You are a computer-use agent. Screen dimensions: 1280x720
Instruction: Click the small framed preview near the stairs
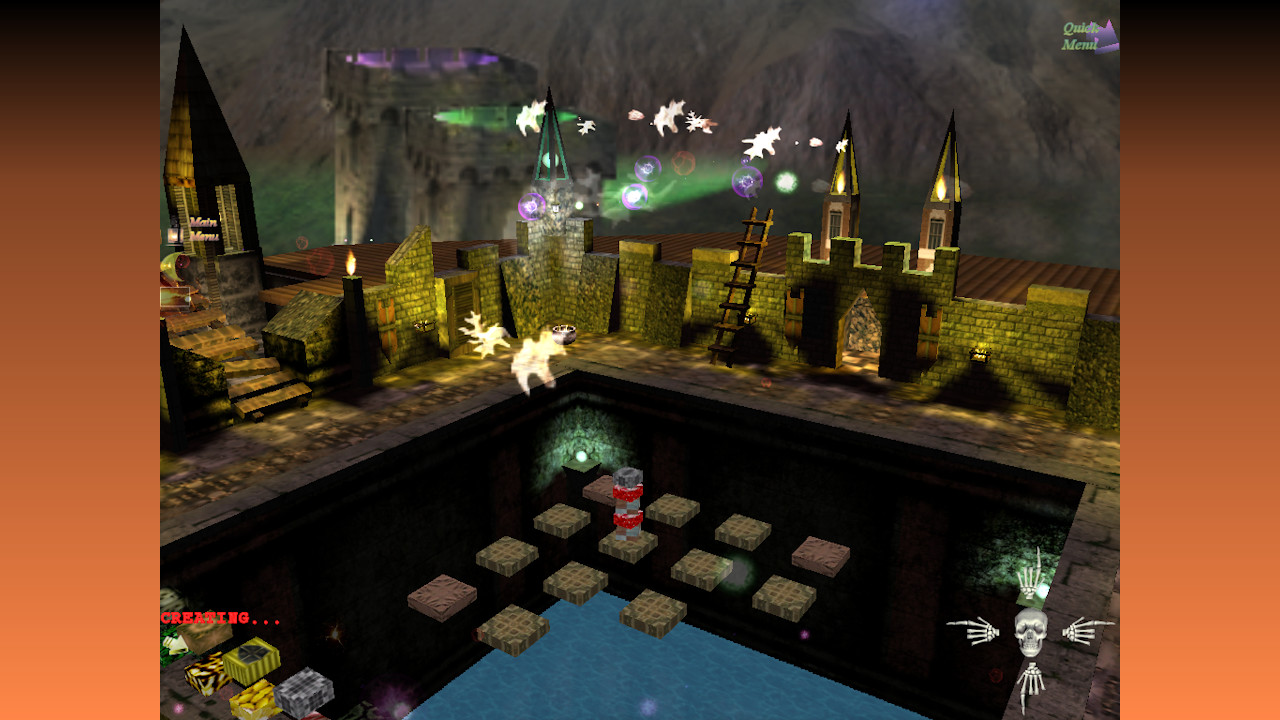[x=174, y=298]
